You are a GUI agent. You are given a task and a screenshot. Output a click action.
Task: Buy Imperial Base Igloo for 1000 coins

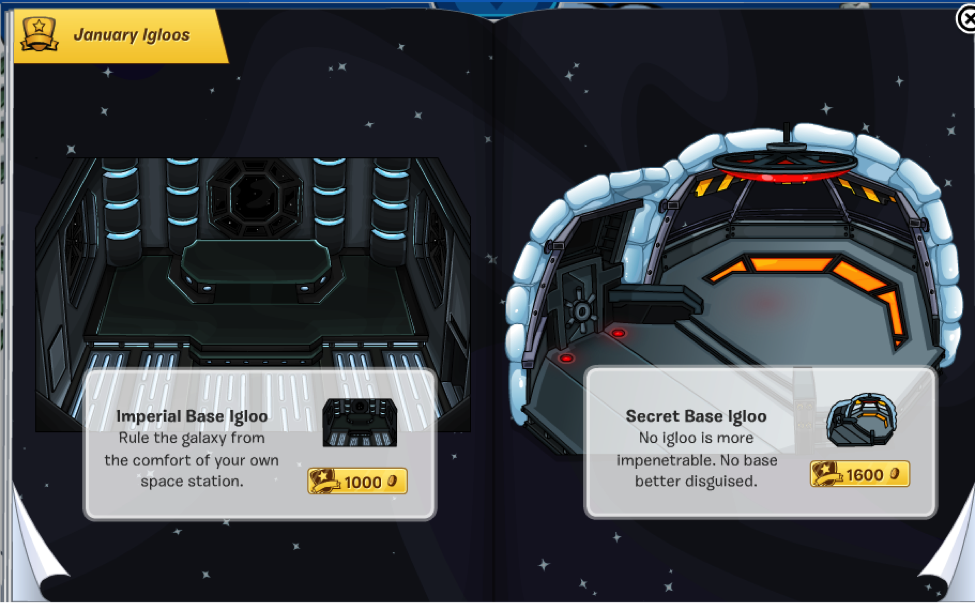click(x=357, y=481)
